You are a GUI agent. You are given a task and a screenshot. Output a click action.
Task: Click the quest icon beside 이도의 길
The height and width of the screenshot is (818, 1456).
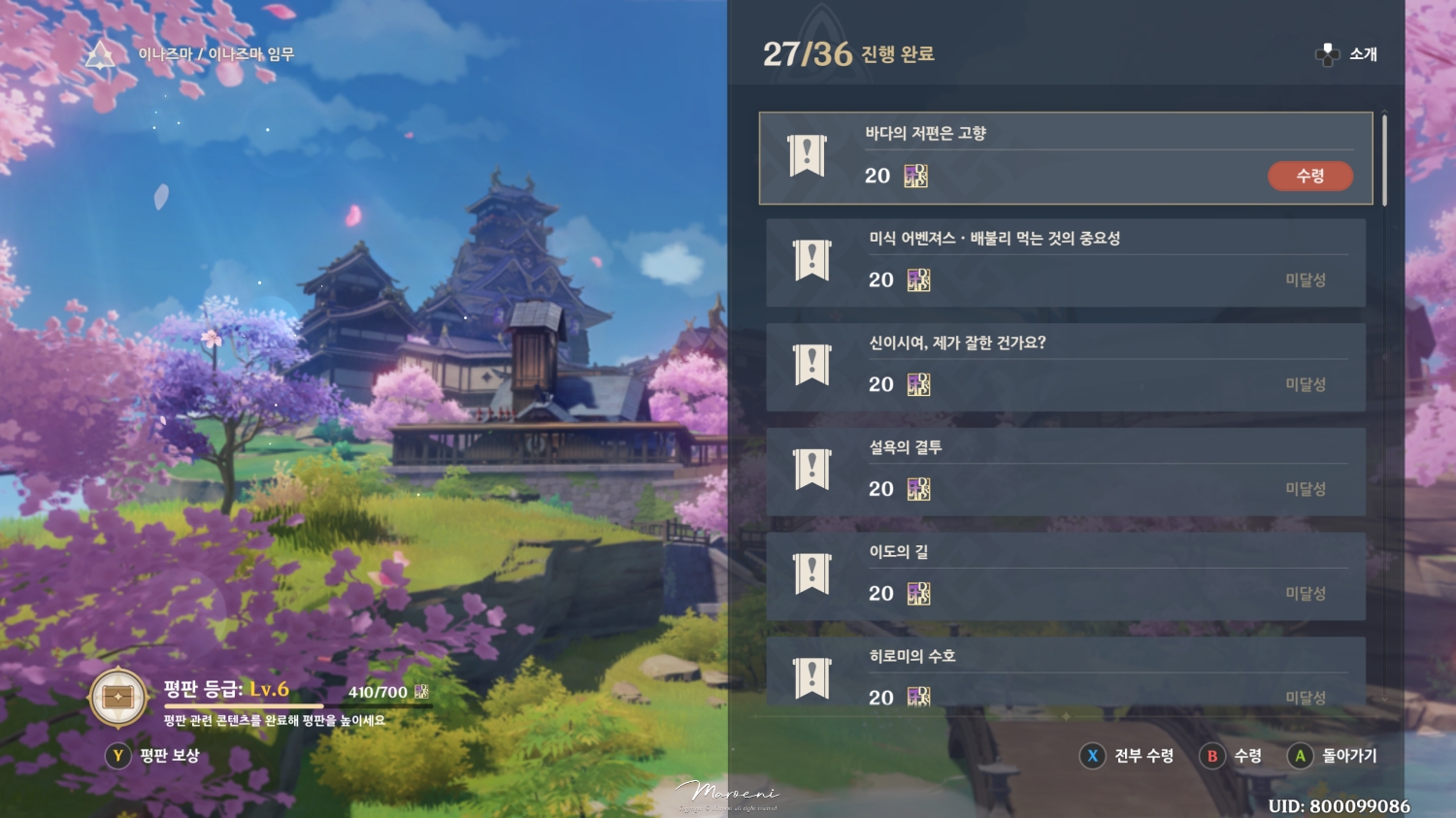pyautogui.click(x=811, y=574)
